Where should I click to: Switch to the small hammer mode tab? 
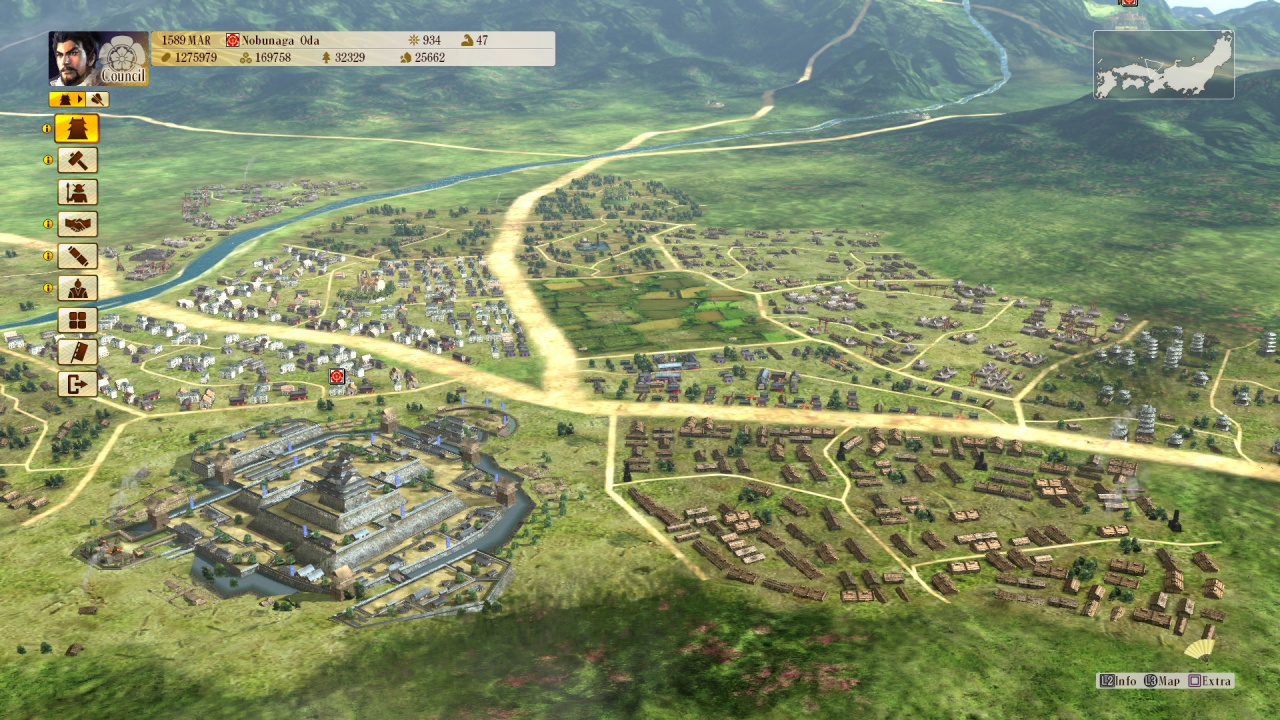(98, 99)
